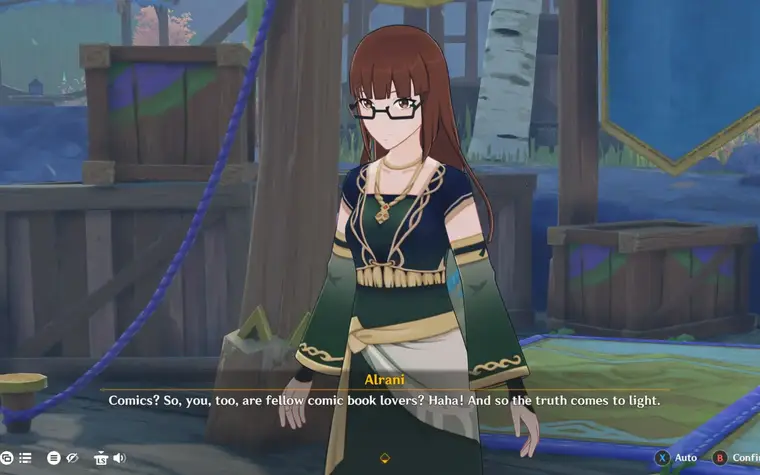Click the speaker voice playback icon
Image resolution: width=760 pixels, height=475 pixels.
point(119,458)
